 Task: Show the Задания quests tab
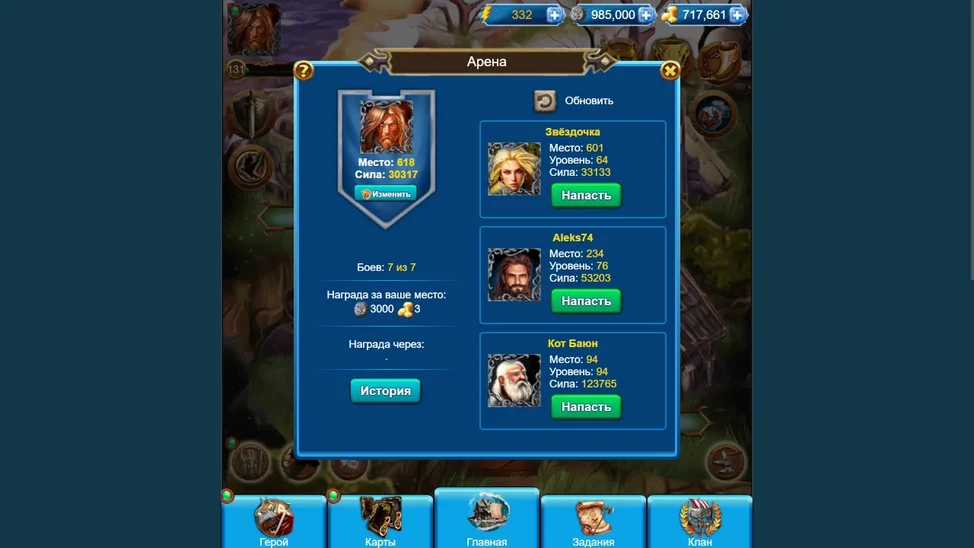[x=593, y=523]
